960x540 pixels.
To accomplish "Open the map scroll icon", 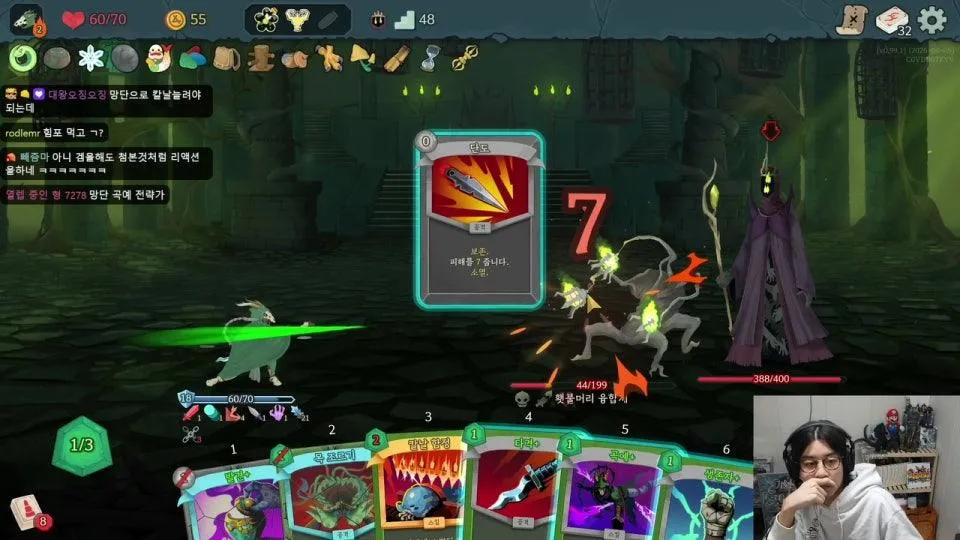I will [850, 20].
